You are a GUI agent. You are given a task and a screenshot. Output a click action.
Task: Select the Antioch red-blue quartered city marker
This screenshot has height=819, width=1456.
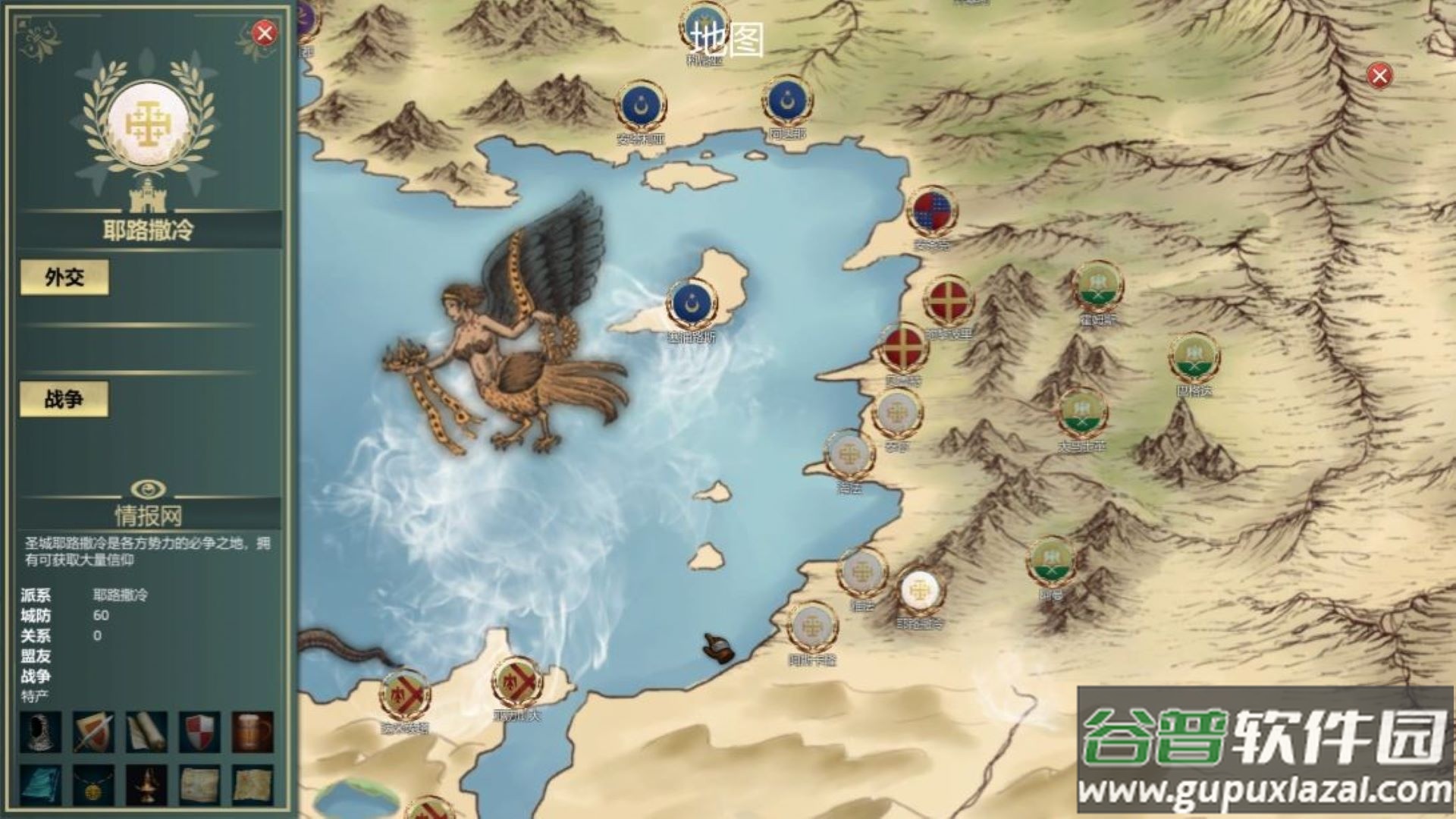pos(932,212)
